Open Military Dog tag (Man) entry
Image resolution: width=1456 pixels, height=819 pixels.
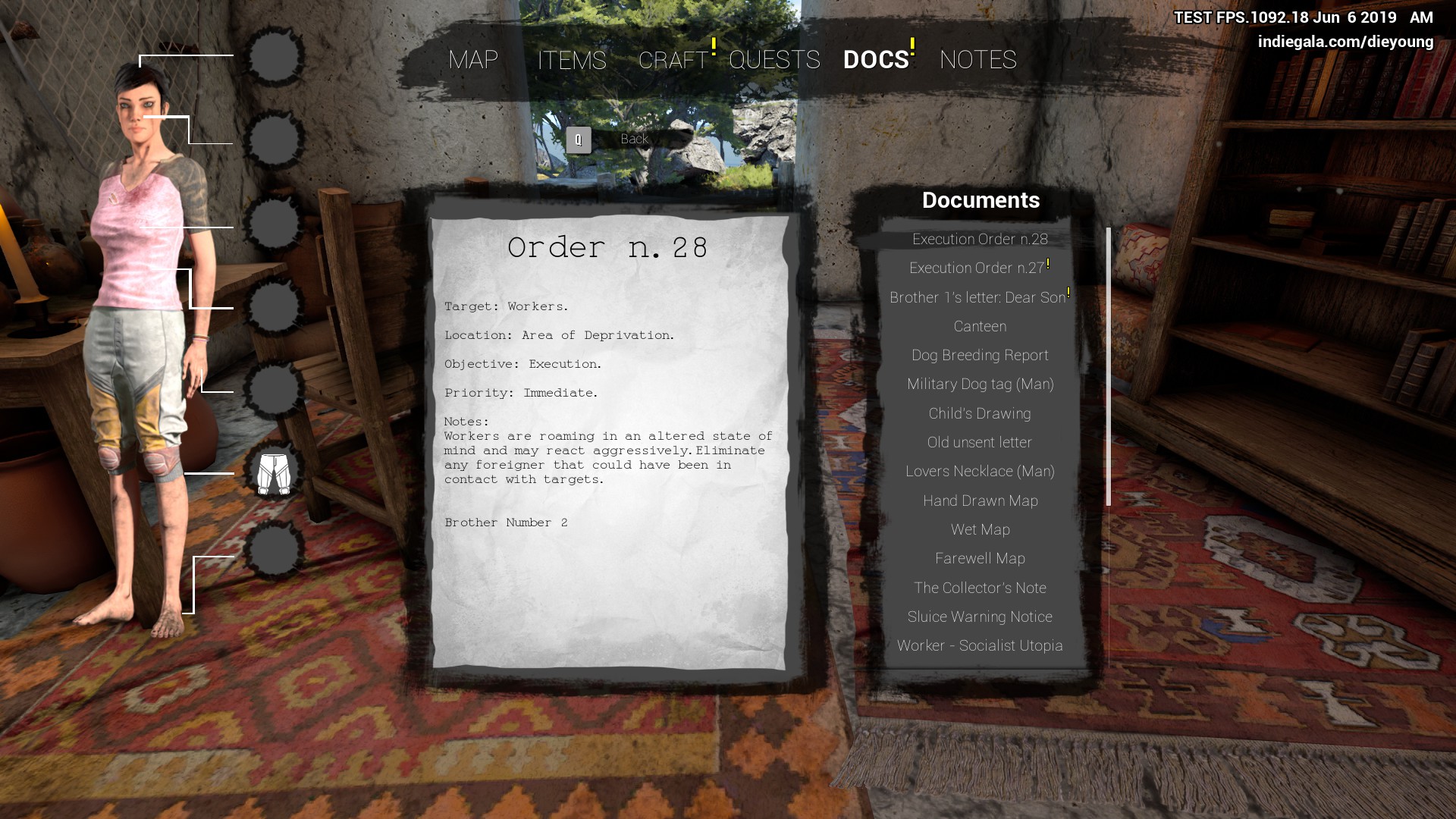point(980,384)
